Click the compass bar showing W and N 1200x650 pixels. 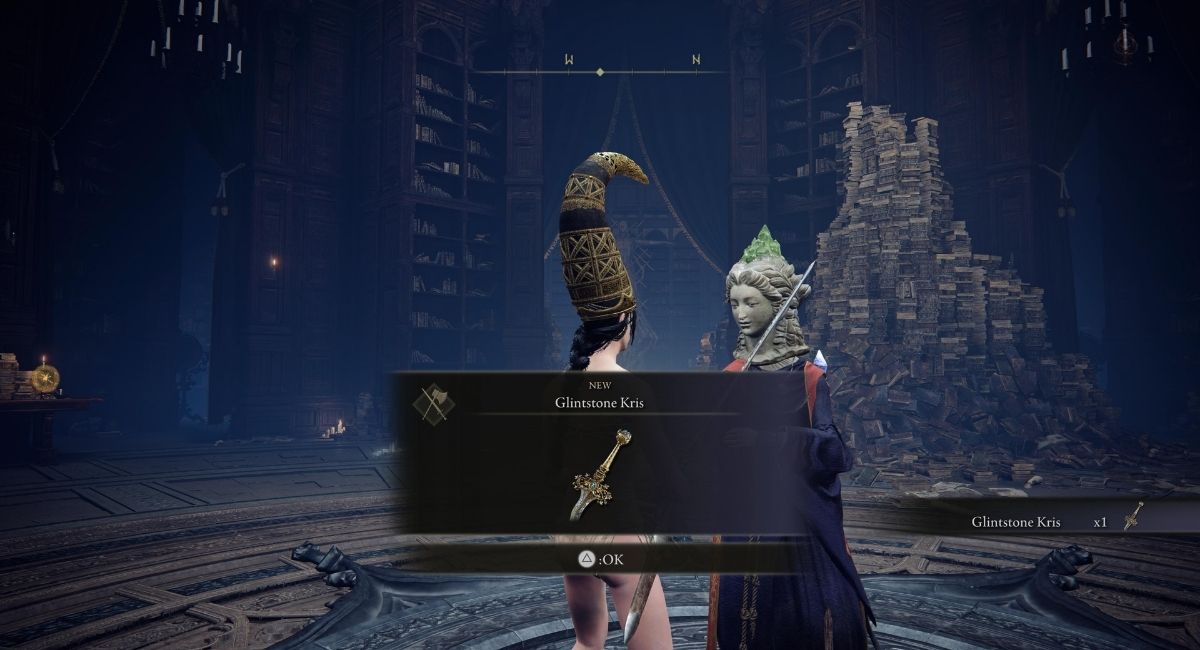tap(600, 71)
